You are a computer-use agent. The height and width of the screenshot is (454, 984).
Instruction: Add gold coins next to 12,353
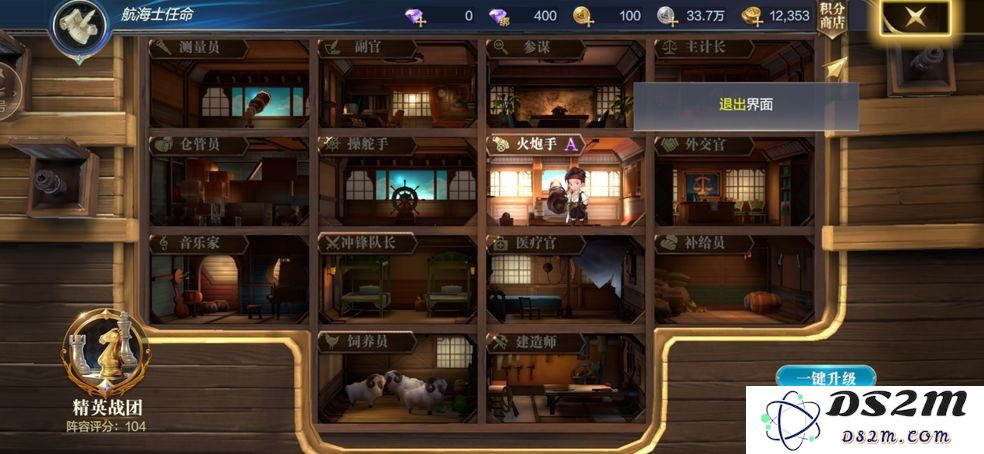752,16
